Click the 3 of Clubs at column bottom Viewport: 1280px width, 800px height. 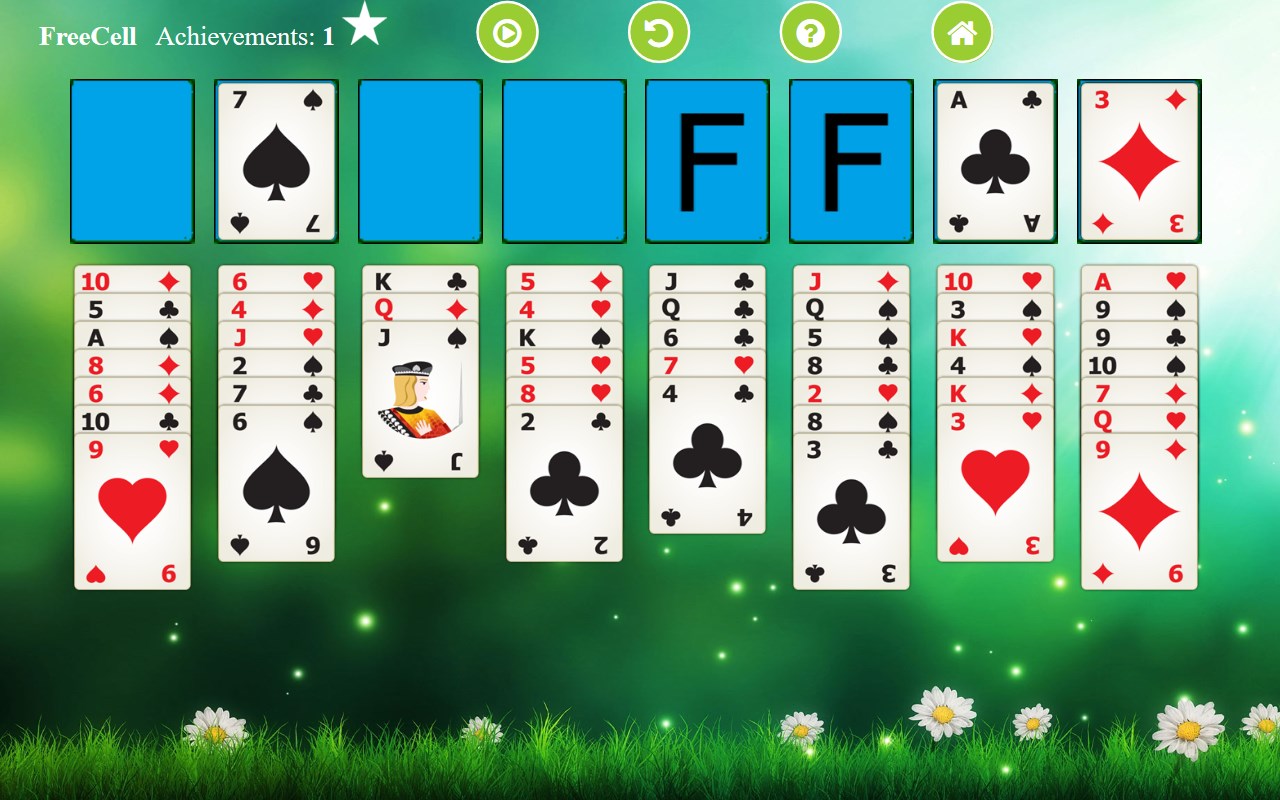[851, 490]
